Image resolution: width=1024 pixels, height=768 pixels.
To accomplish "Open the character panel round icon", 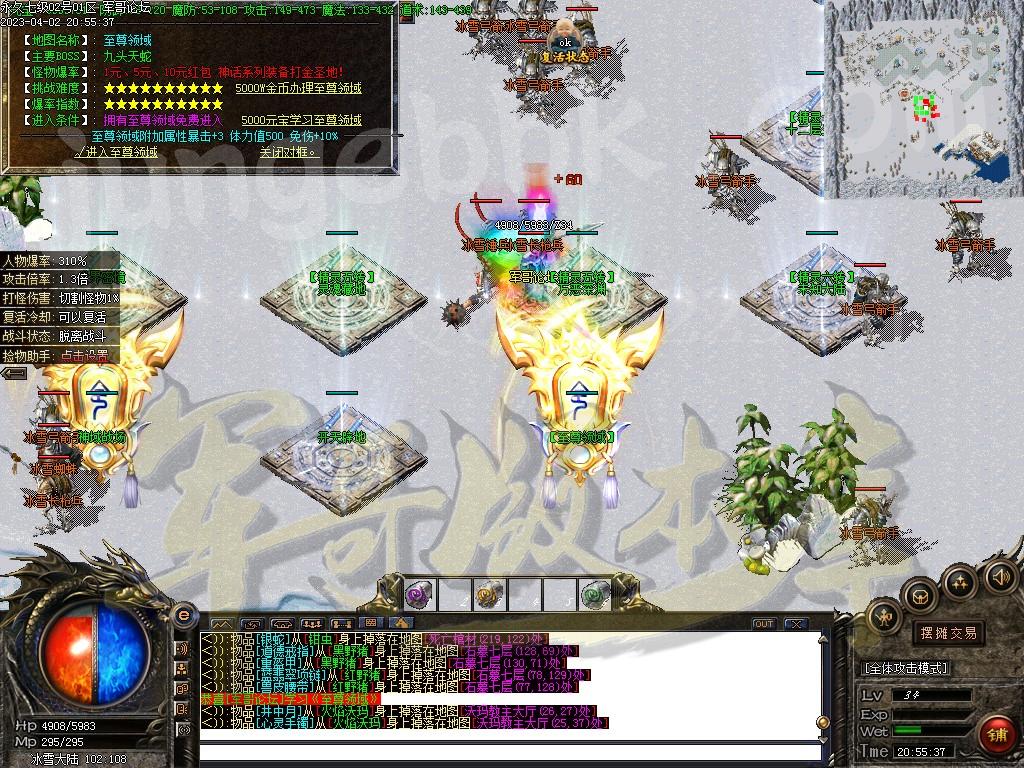I will point(883,617).
